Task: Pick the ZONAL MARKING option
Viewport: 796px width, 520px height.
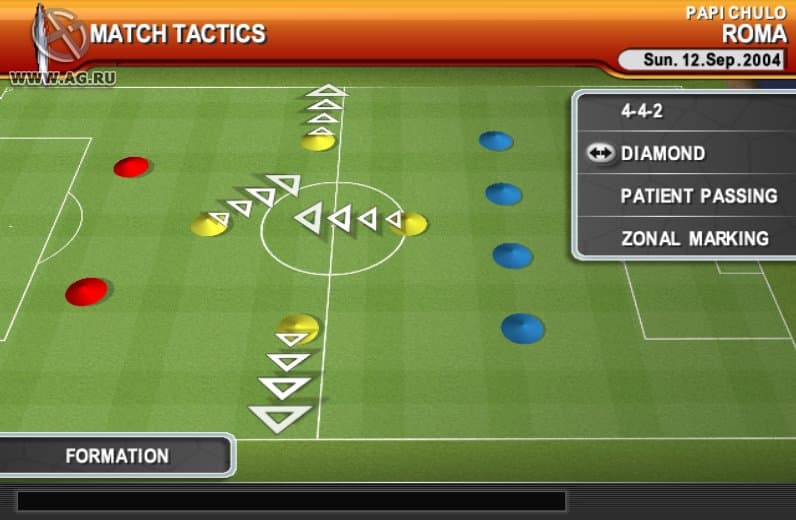Action: [694, 239]
